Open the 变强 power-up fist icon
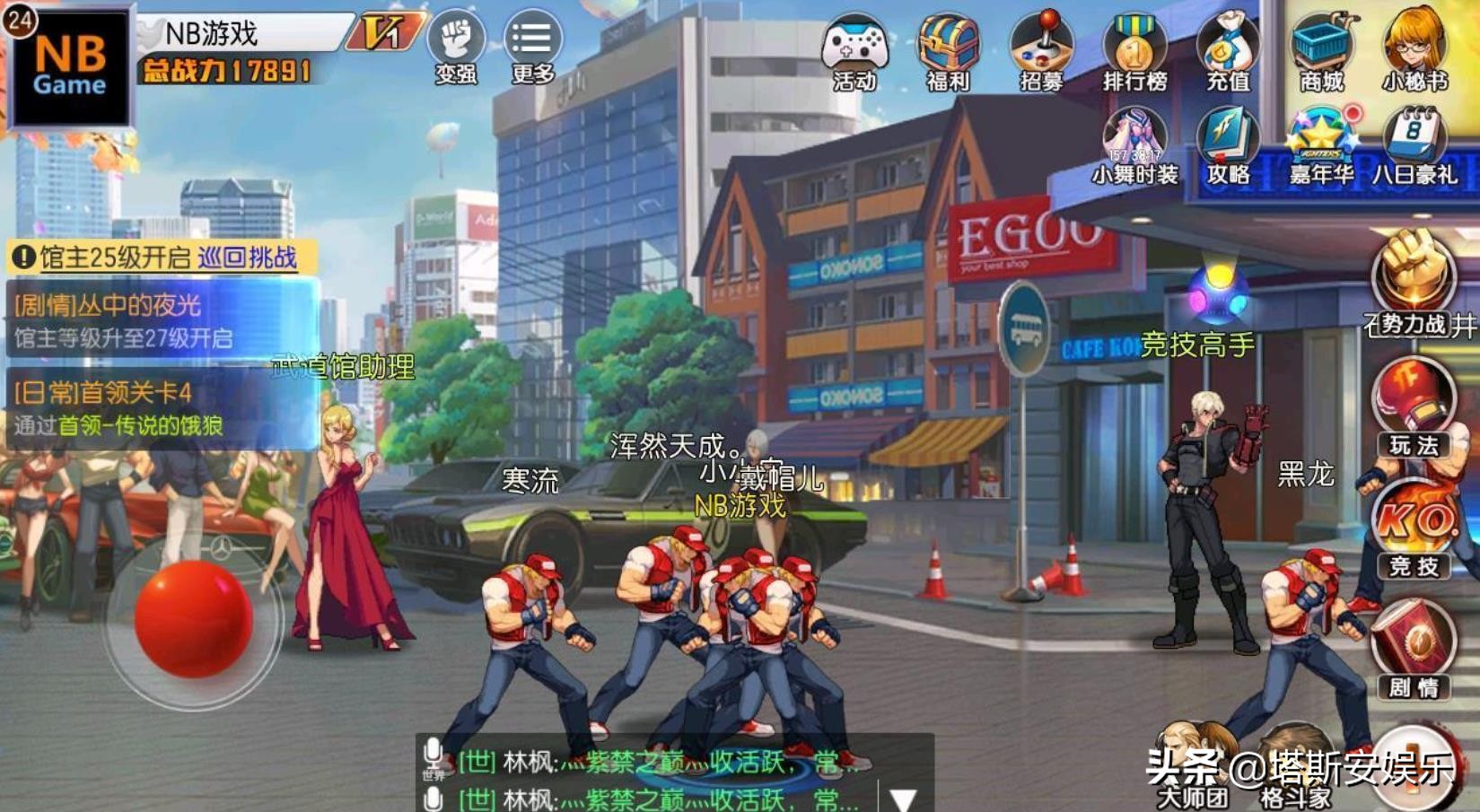Viewport: 1480px width, 812px height. click(x=456, y=48)
